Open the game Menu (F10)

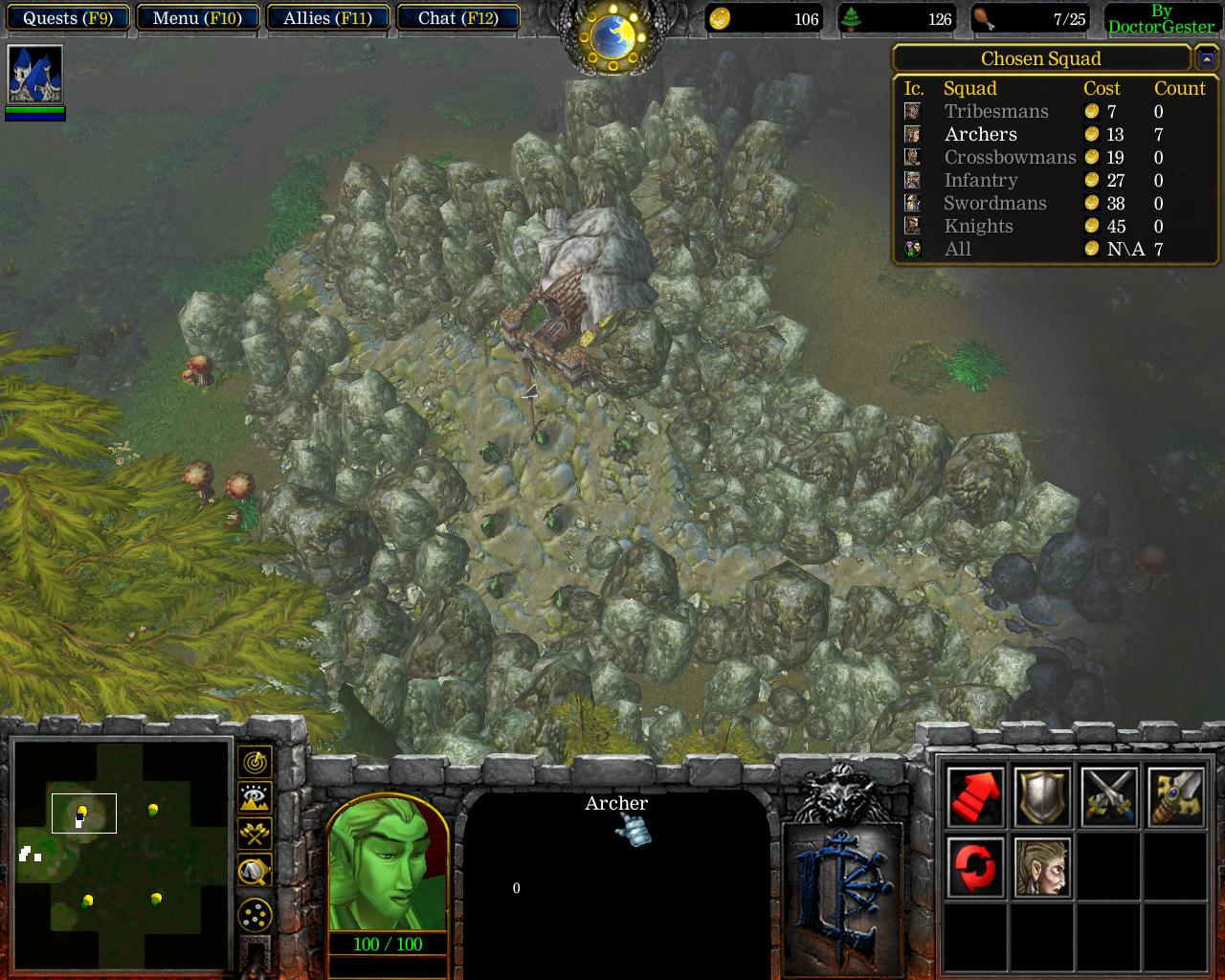pos(198,18)
